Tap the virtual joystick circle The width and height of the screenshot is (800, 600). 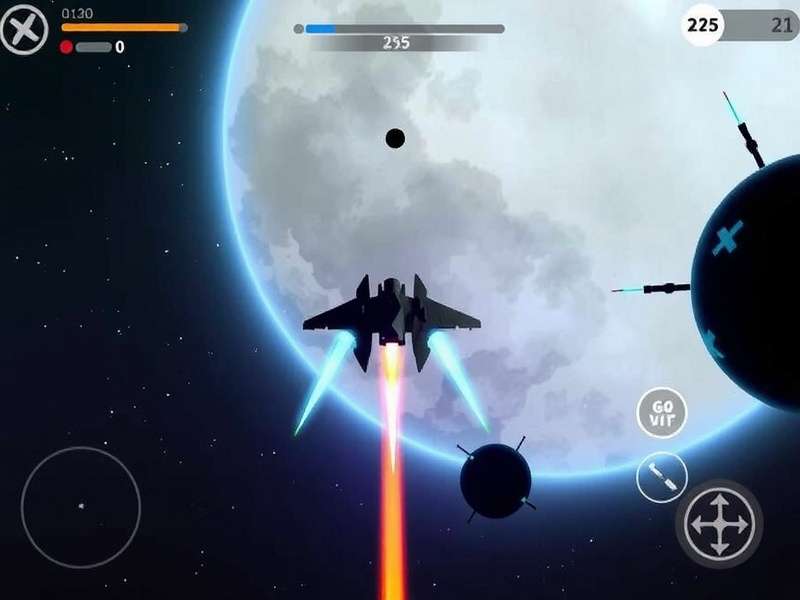81,507
